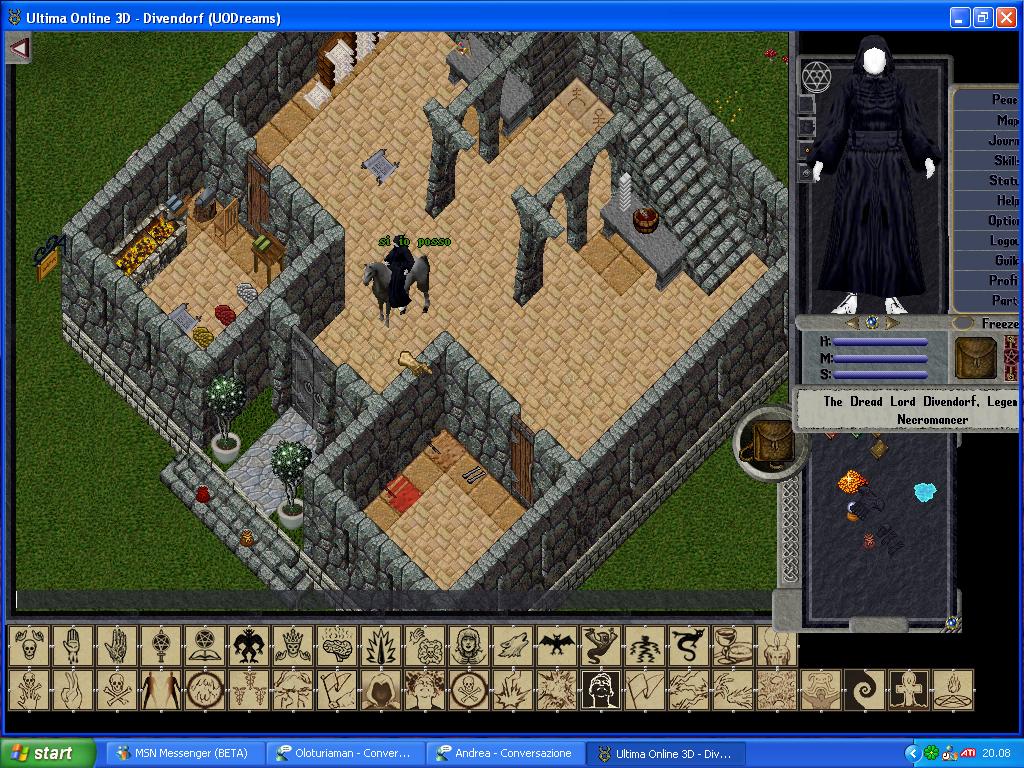Image resolution: width=1024 pixels, height=768 pixels.
Task: Cast the serpent spell icon
Action: point(687,646)
